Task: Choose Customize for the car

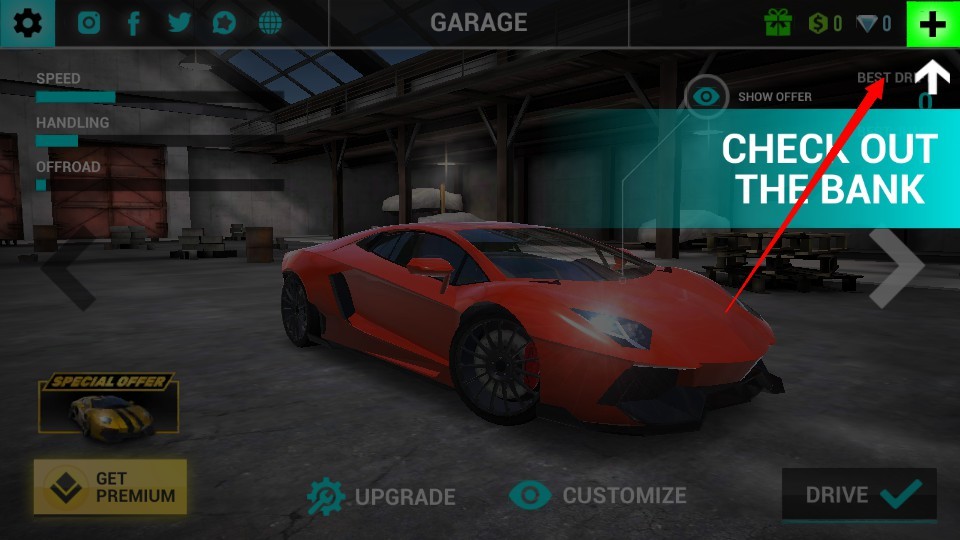Action: [598, 495]
